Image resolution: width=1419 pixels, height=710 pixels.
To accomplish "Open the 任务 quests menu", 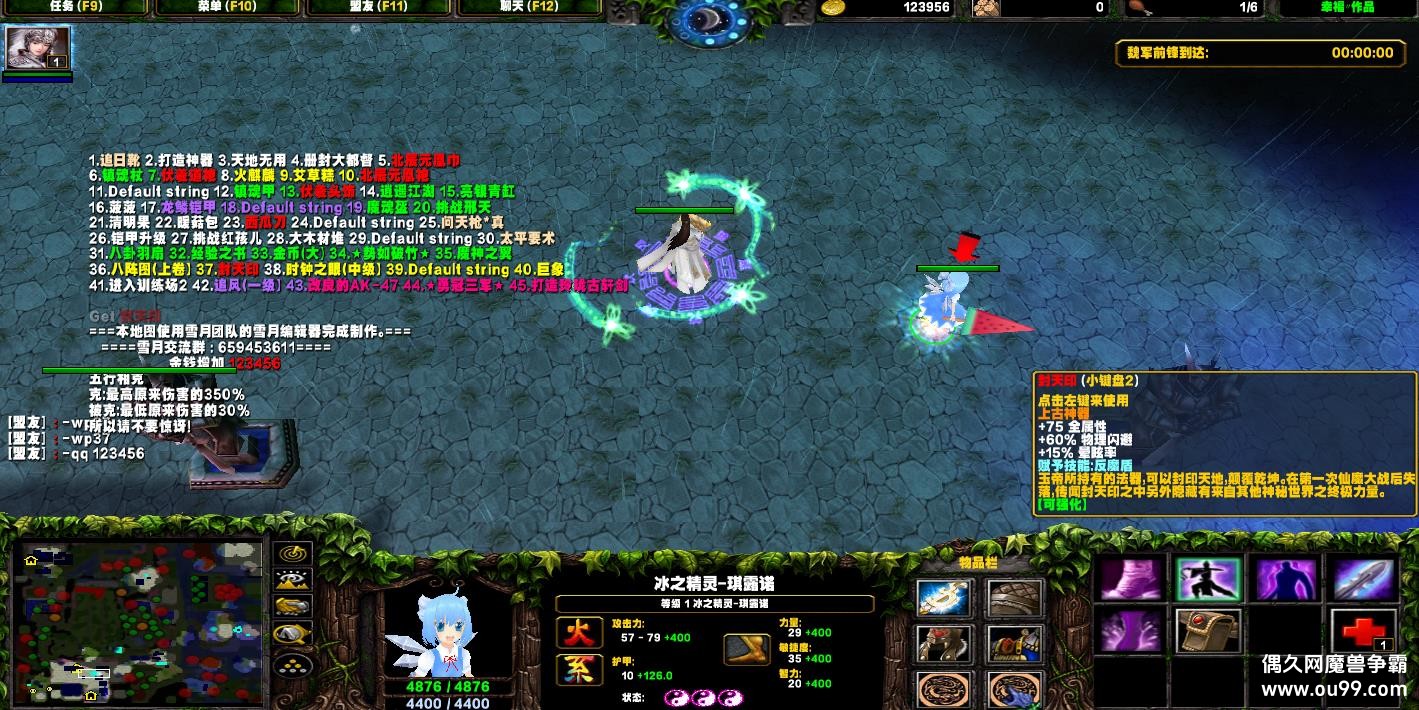I will (76, 8).
